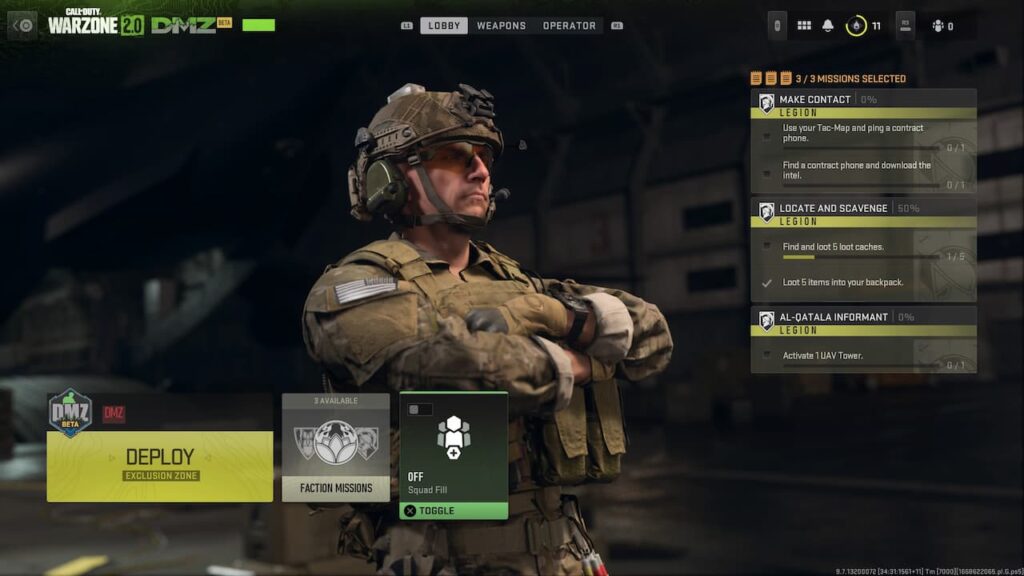1024x576 pixels.
Task: Open the grid menu icon
Action: (x=804, y=26)
